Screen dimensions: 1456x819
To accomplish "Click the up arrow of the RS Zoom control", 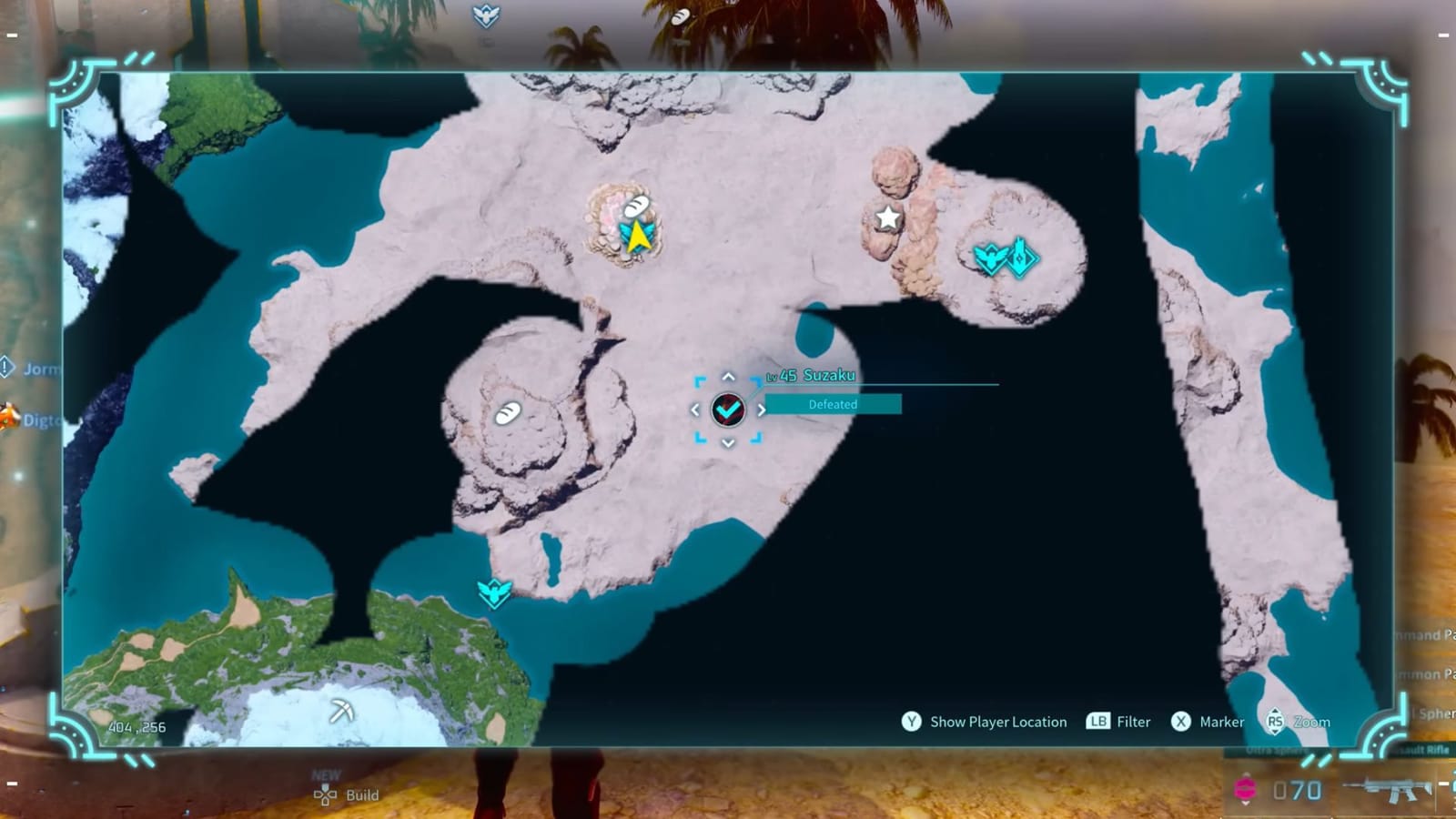I will coord(1275,712).
